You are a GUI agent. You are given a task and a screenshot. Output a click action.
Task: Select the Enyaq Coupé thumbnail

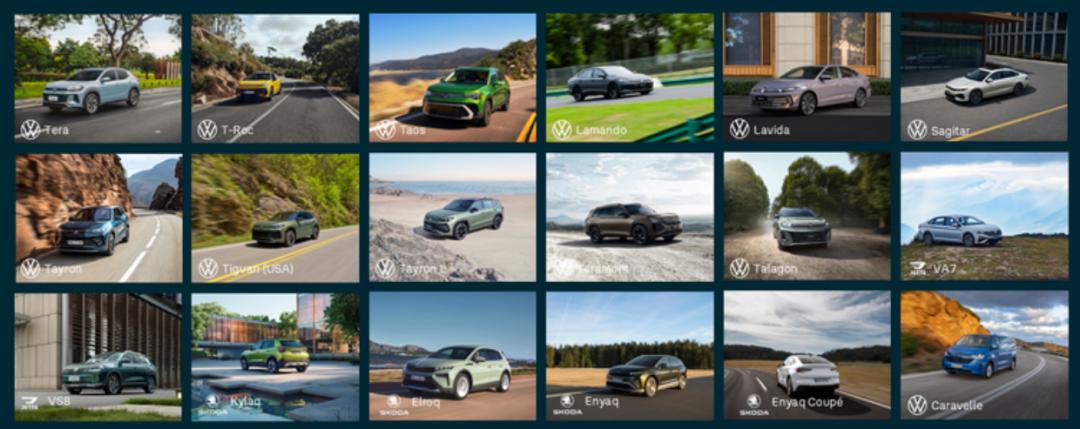point(806,356)
